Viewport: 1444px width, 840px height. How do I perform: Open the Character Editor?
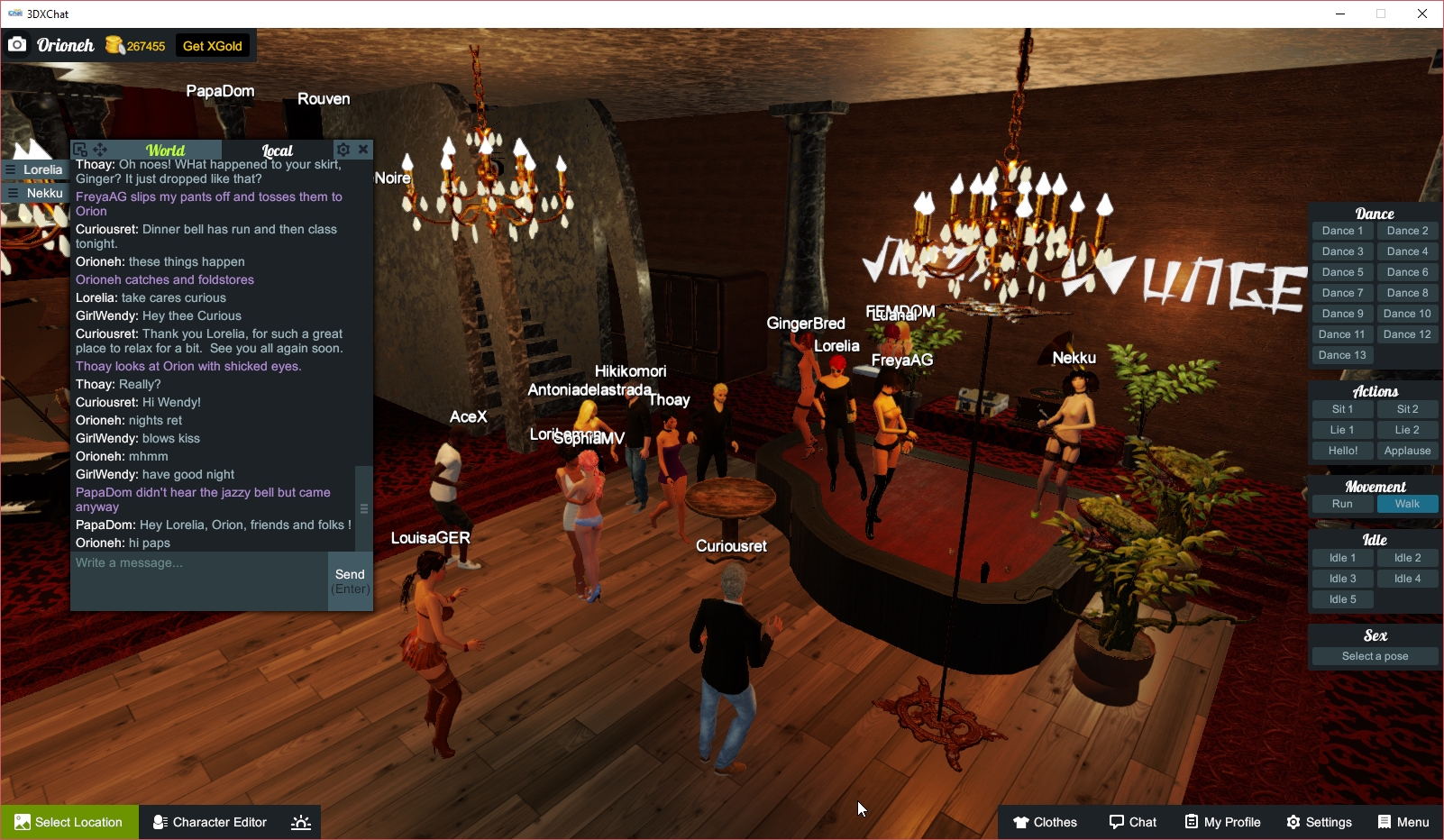[x=209, y=821]
